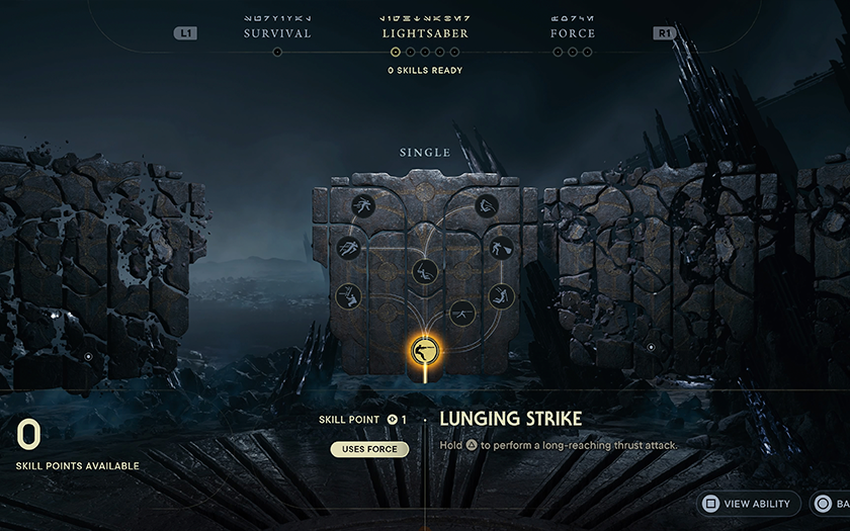Switch to the Survival skill tab
Image resolution: width=850 pixels, height=531 pixels.
[277, 33]
